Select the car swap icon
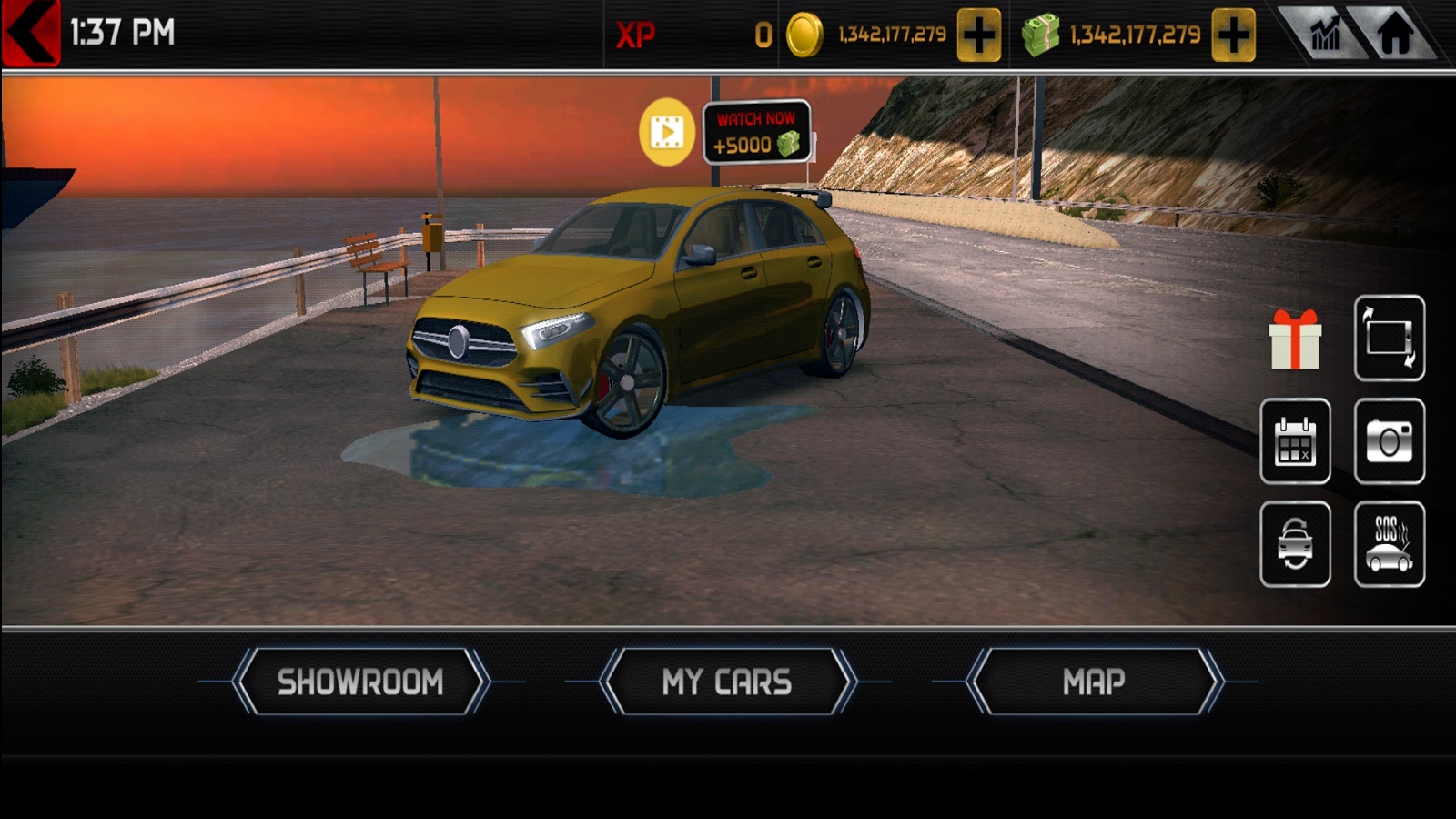This screenshot has height=819, width=1456. (1295, 544)
